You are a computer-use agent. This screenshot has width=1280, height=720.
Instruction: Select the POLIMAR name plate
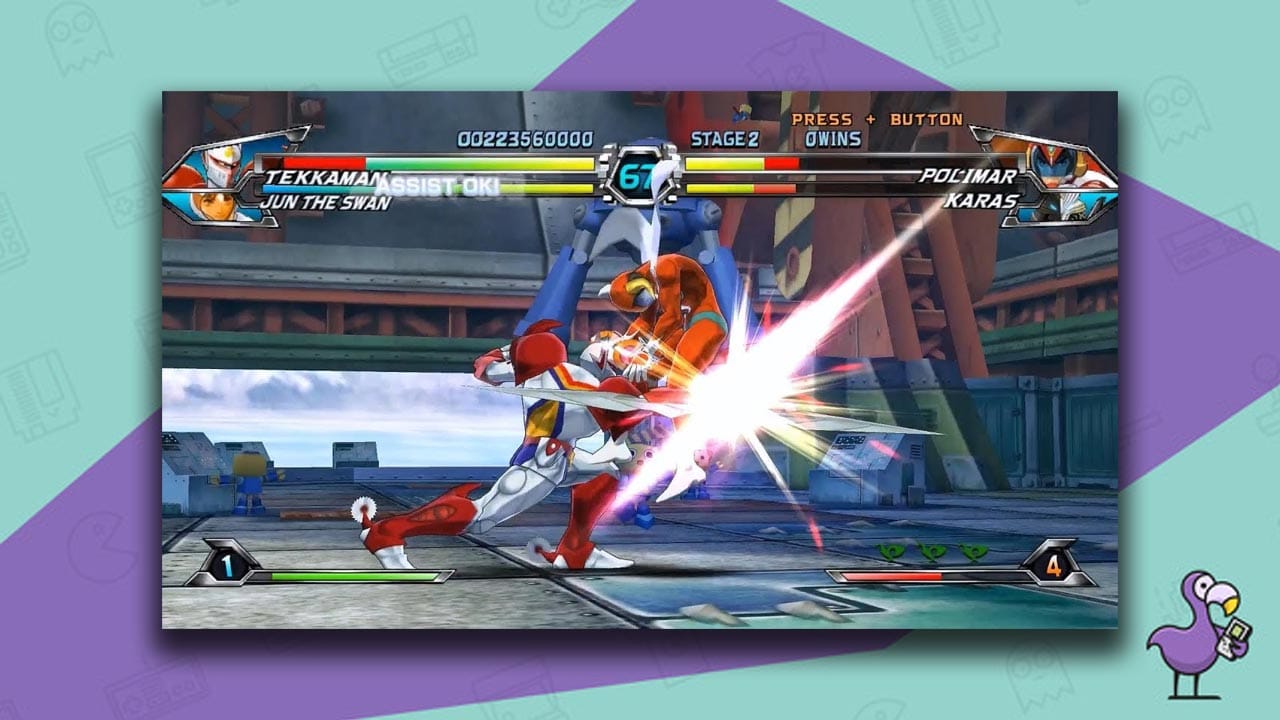pyautogui.click(x=967, y=175)
